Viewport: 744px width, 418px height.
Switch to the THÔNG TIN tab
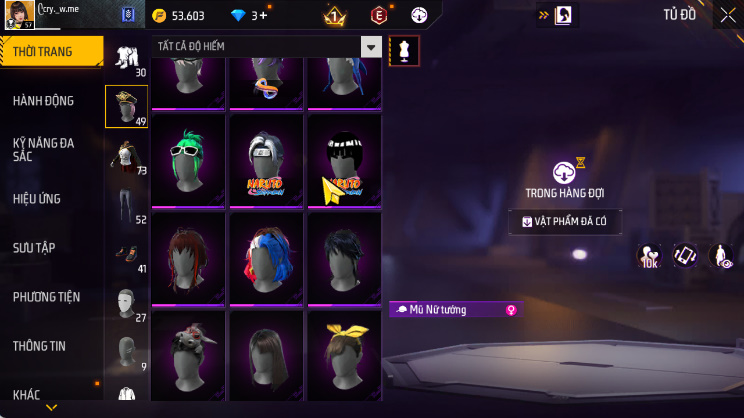pos(39,346)
